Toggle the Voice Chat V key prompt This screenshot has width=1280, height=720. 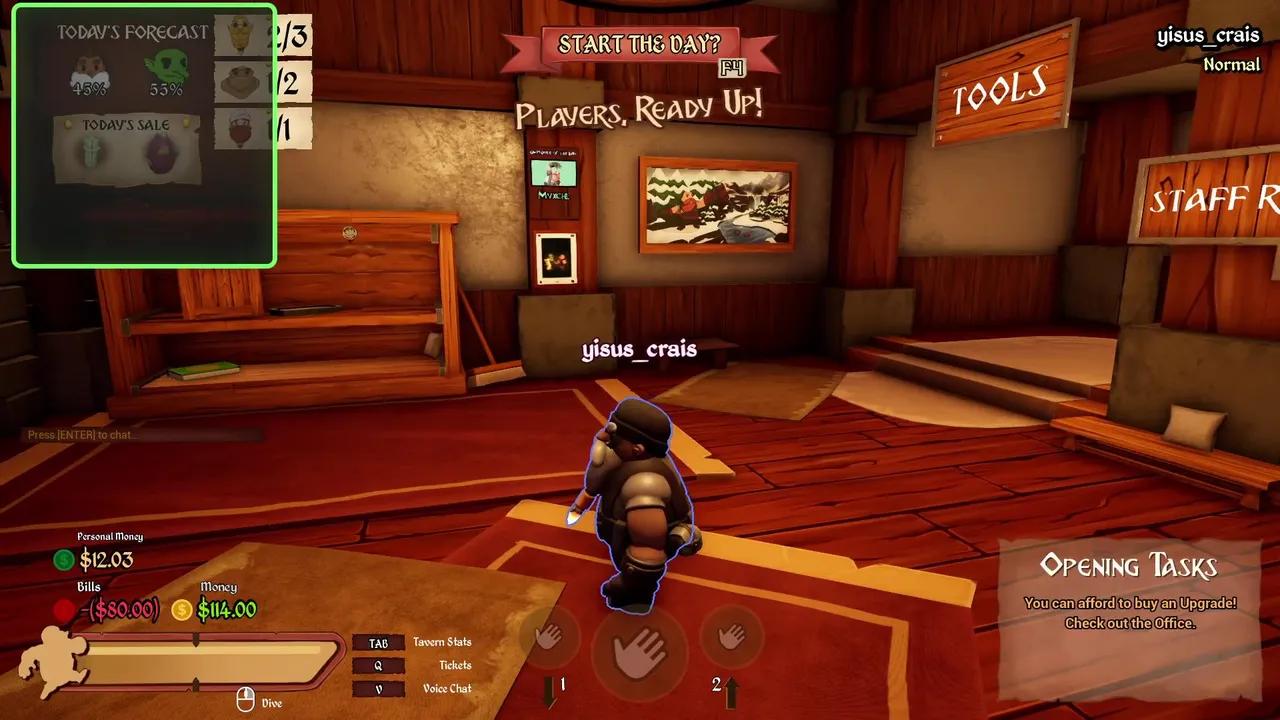tap(379, 688)
